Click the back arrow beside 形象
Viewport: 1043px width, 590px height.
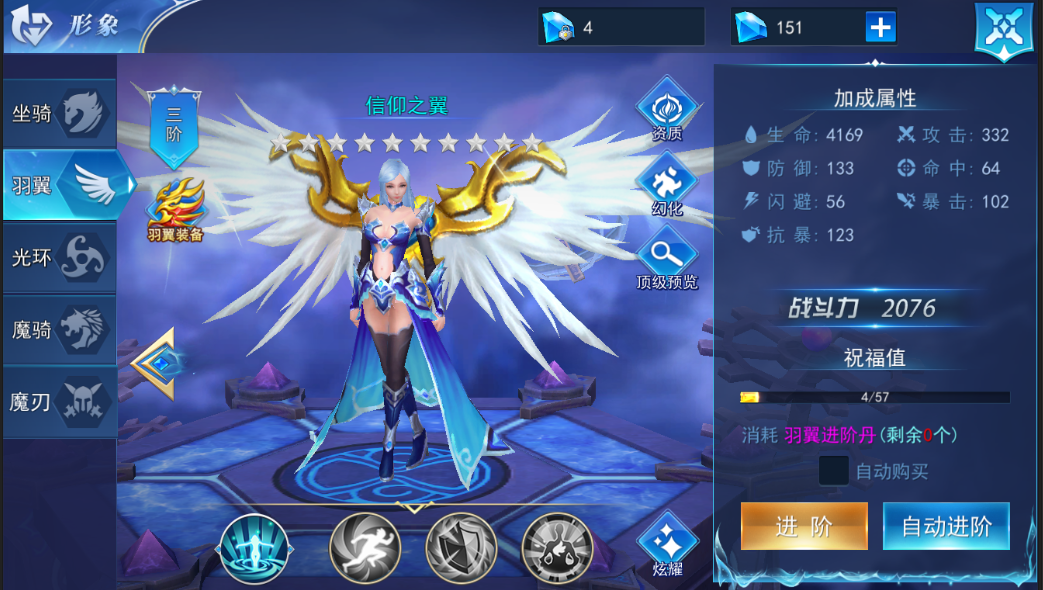tap(32, 26)
